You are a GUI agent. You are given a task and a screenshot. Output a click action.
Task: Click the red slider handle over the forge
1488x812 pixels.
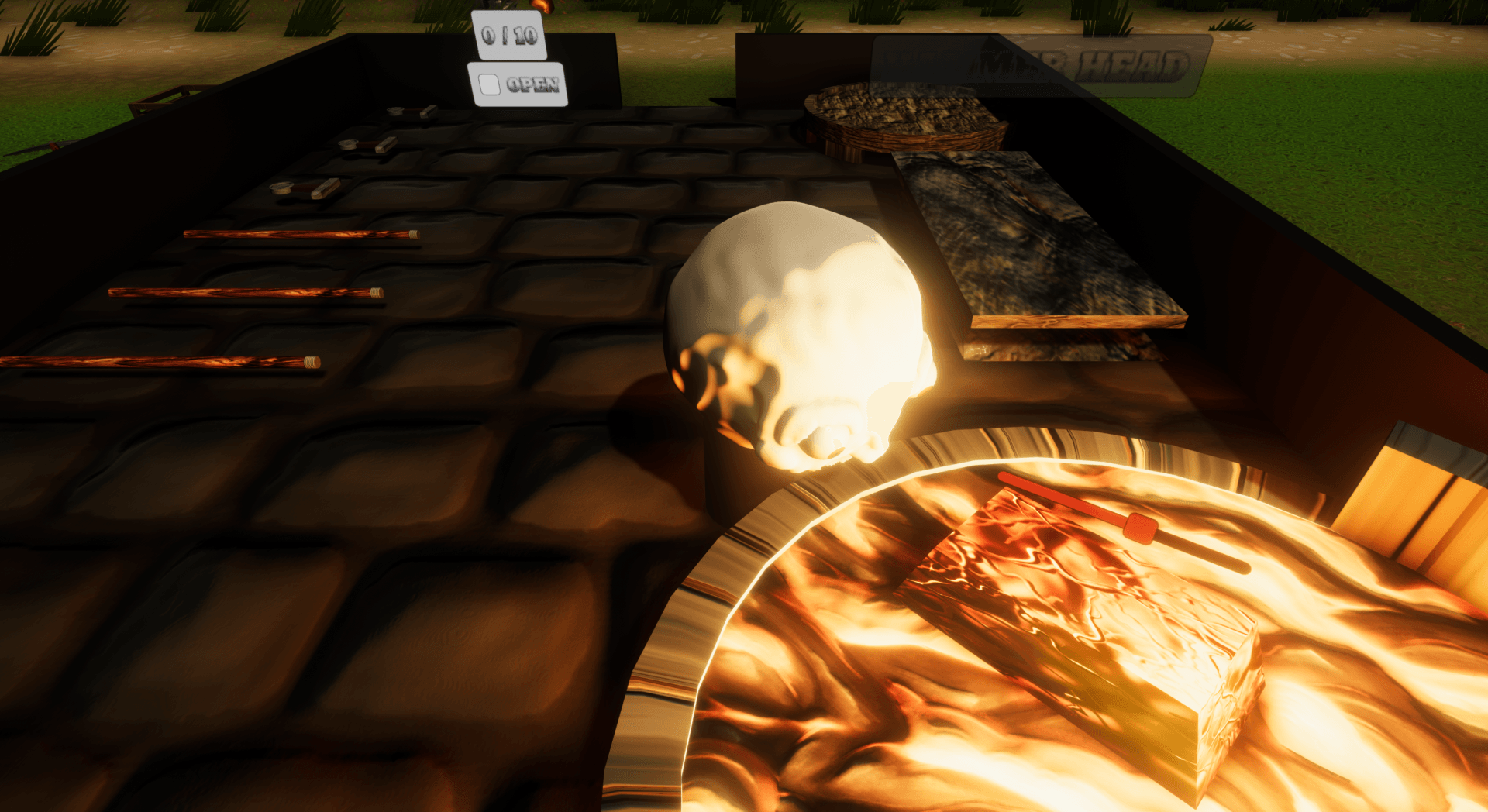1139,528
